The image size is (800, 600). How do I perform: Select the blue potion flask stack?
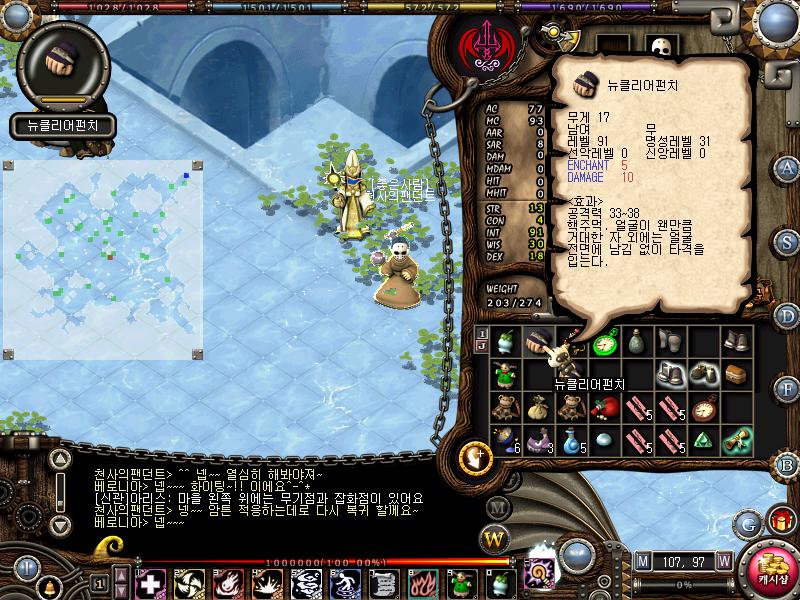(572, 440)
